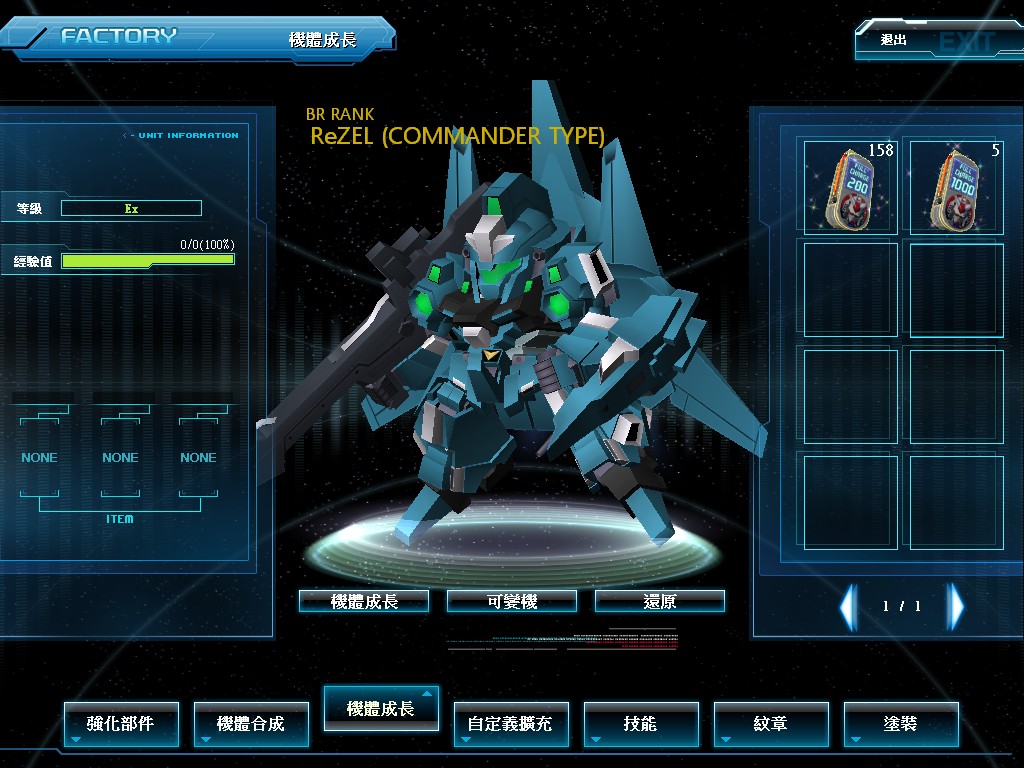Open the 強化部件 tab

(x=121, y=723)
